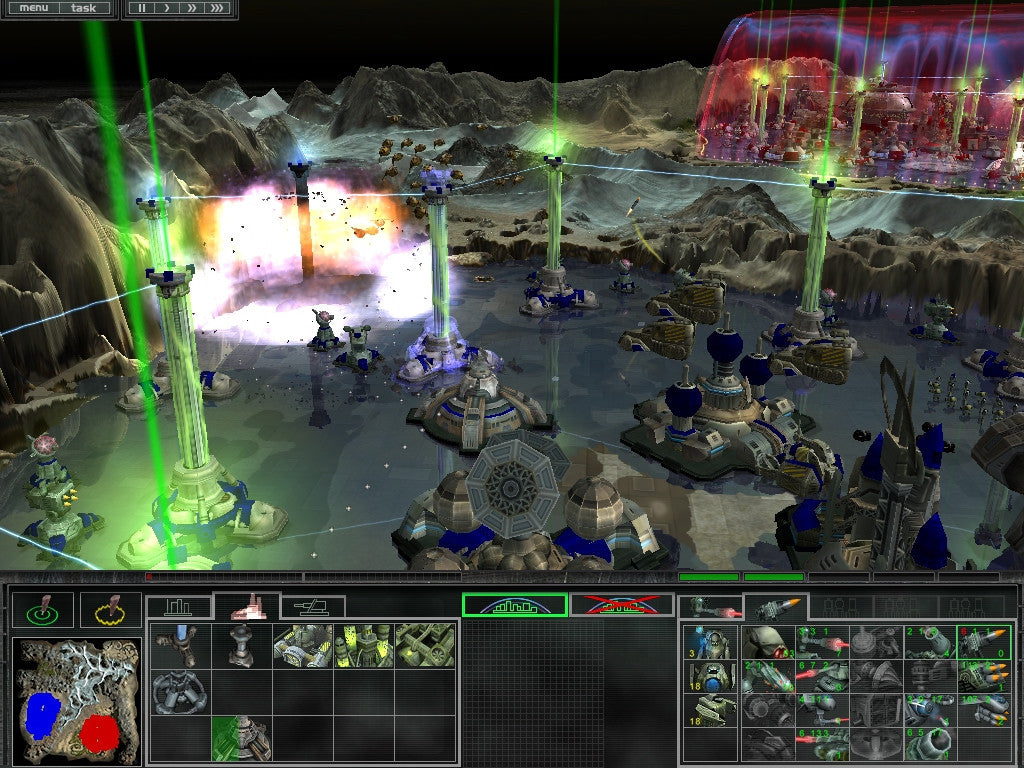The image size is (1024, 768).
Task: Switch to the gun turret tab
Action: point(313,607)
